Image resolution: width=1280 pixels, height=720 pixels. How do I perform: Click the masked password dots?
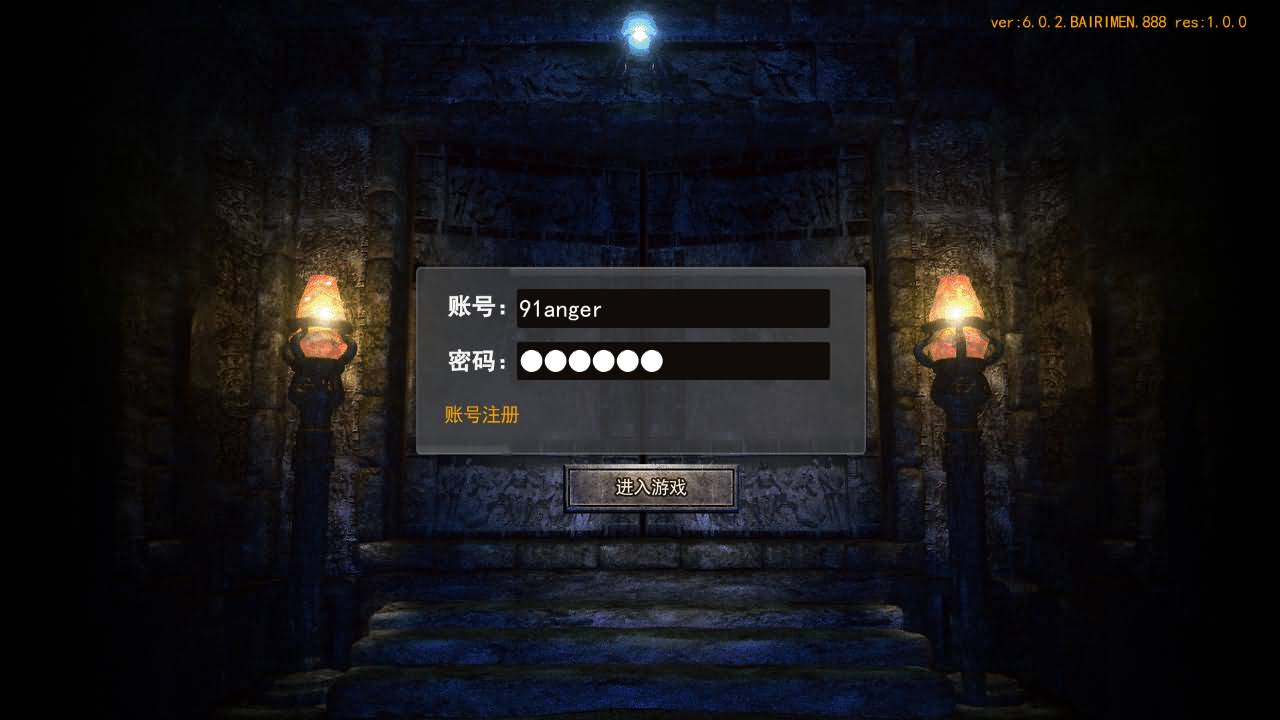click(590, 361)
